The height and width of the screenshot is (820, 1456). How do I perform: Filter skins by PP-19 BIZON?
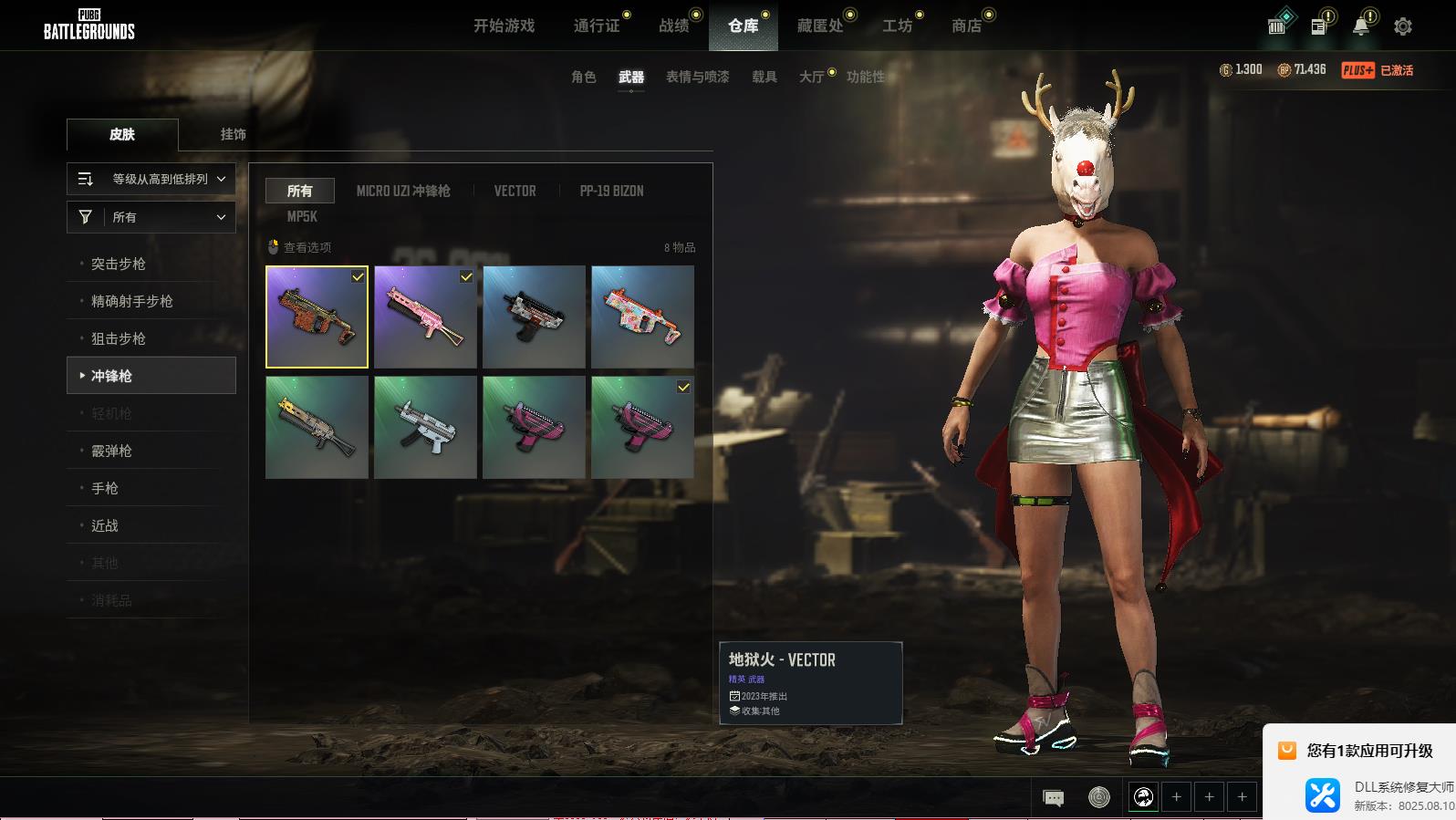611,191
